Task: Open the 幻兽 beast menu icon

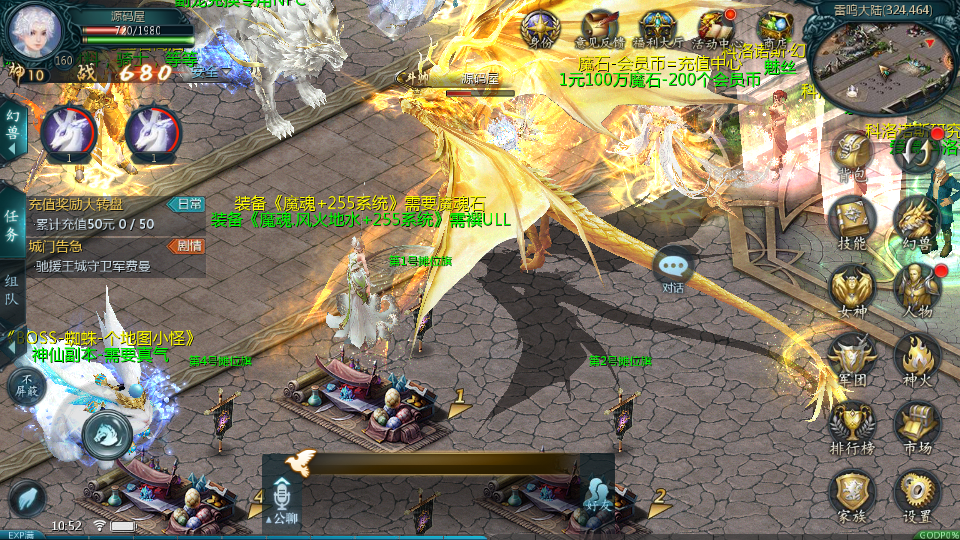Action: pyautogui.click(x=916, y=220)
